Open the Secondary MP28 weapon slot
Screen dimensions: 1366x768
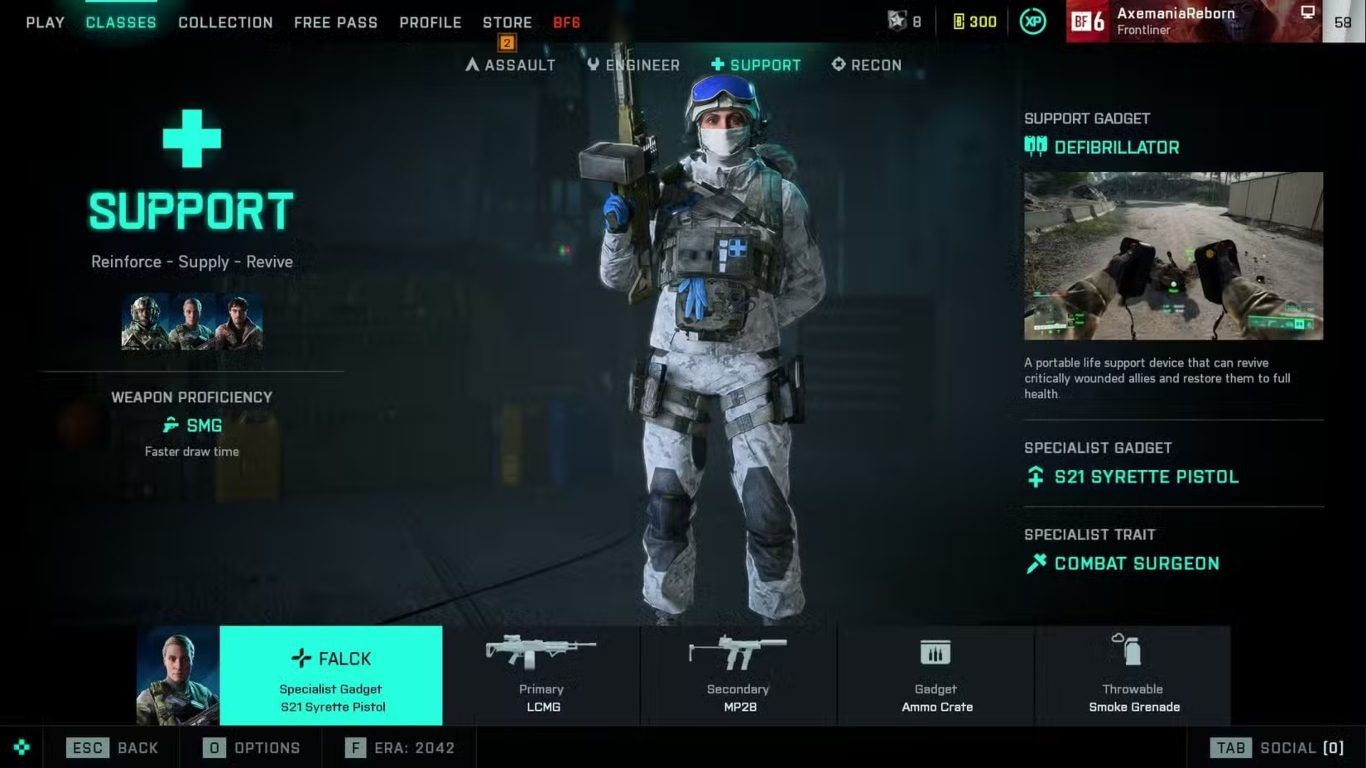738,675
